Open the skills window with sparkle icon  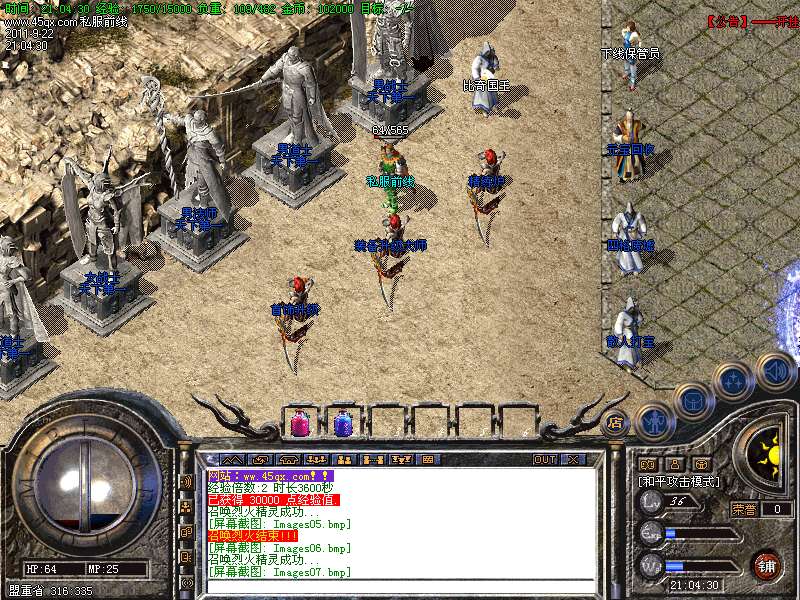pos(733,381)
